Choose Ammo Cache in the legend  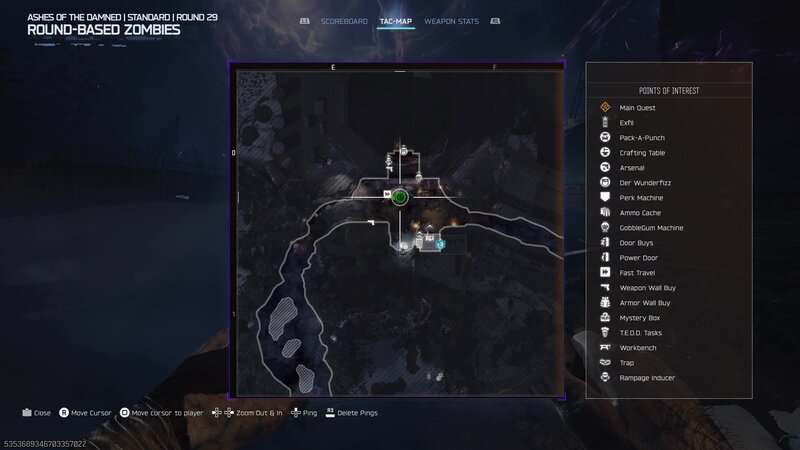[640, 212]
